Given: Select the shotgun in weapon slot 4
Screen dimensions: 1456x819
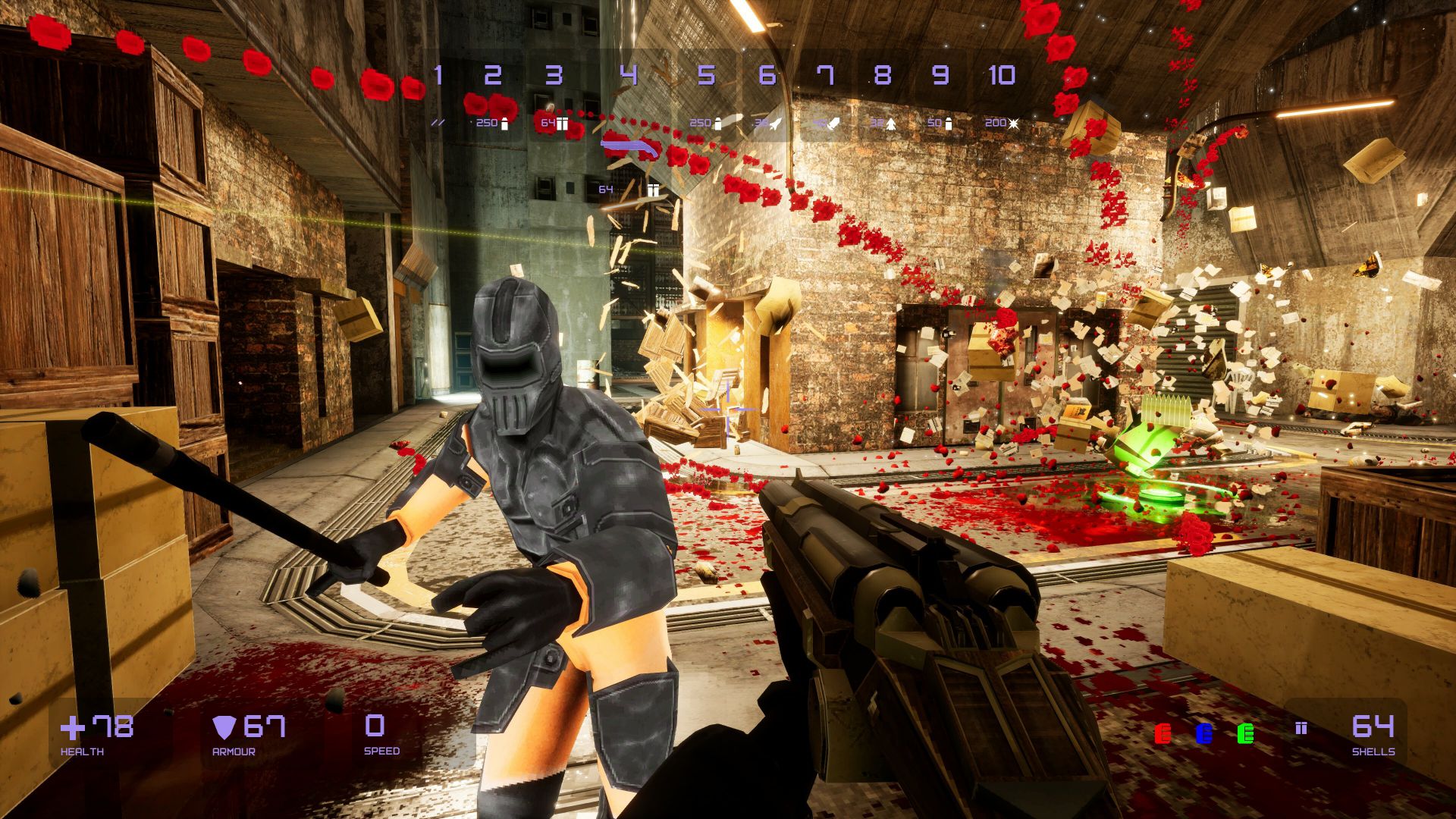Looking at the screenshot, I should click(x=629, y=76).
